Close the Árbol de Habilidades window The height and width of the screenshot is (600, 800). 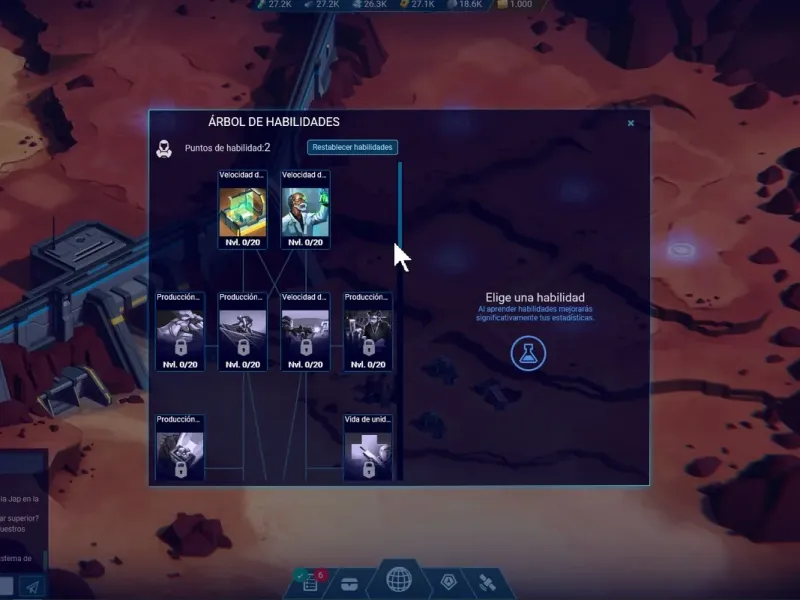(x=631, y=123)
